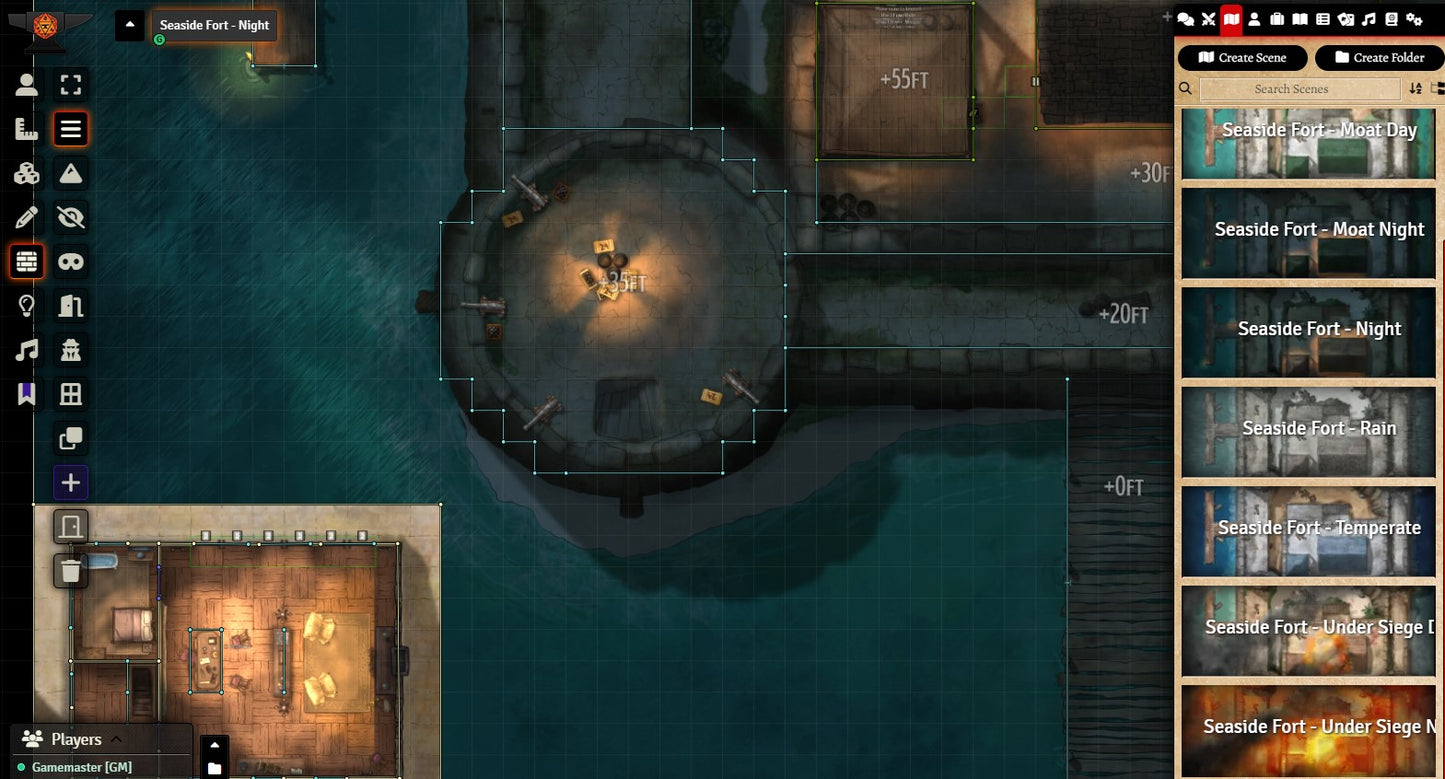Toggle the scene navigation collapse arrow

point(130,25)
